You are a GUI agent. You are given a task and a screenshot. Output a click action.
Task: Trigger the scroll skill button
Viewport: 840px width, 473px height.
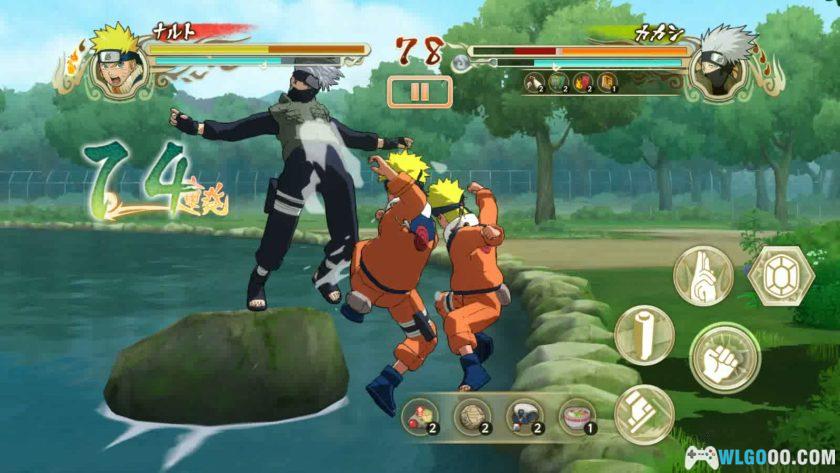(x=643, y=334)
